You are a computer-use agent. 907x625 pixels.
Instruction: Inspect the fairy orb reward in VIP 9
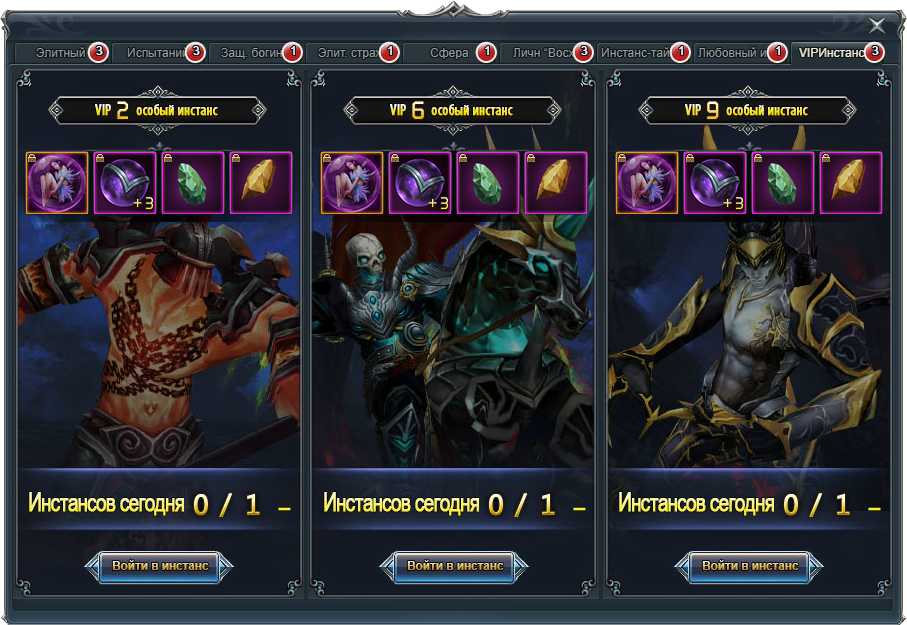(647, 183)
